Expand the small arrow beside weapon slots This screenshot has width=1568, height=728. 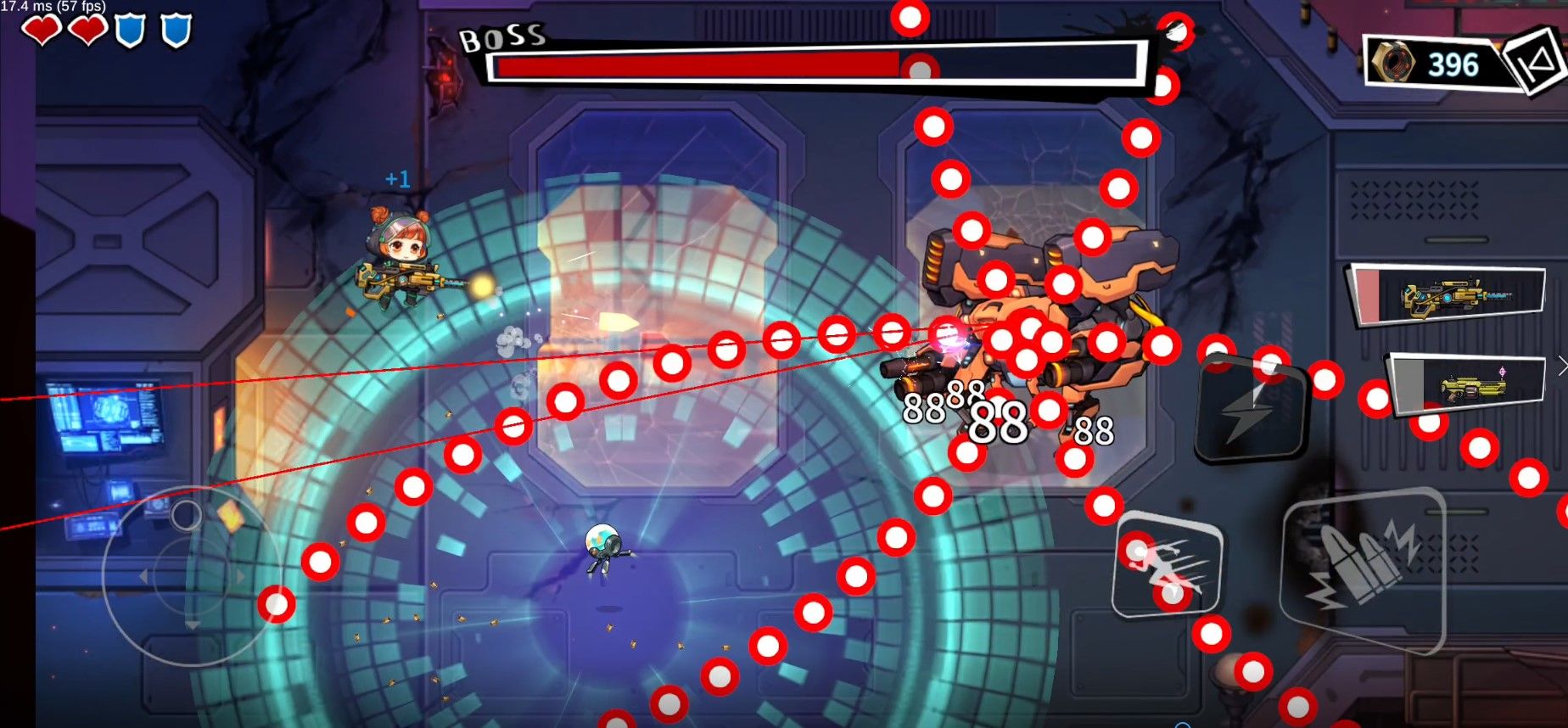1562,366
